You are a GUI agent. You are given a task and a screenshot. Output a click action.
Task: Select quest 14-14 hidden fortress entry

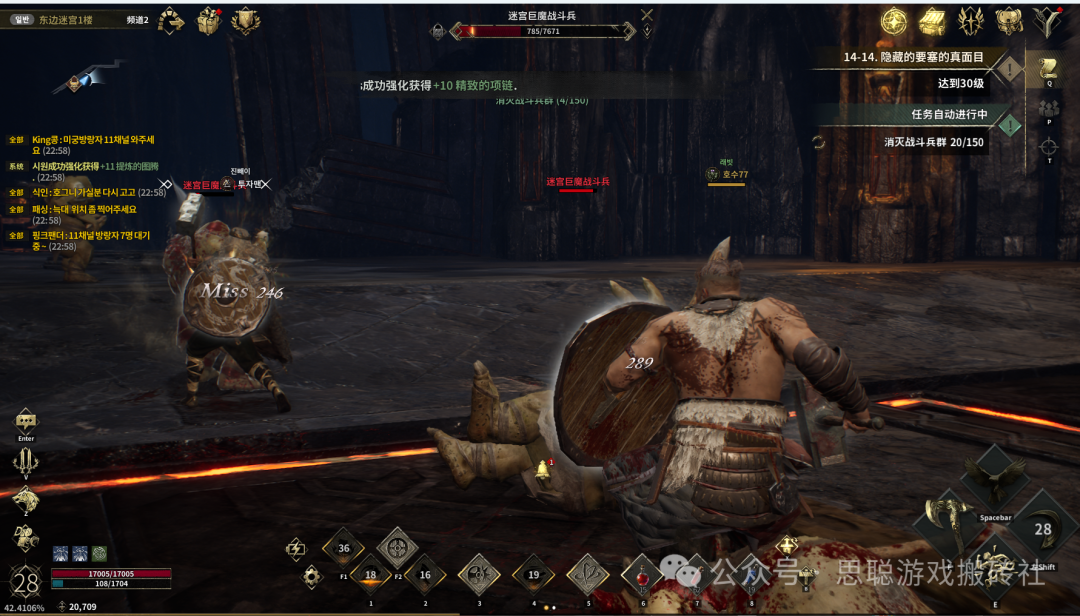click(x=912, y=57)
